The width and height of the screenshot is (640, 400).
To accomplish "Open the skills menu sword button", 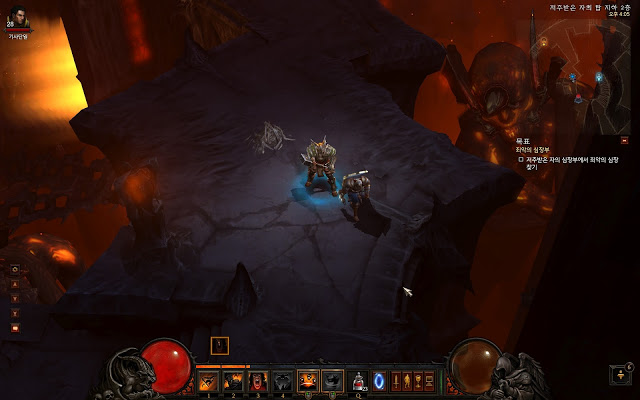I will tap(395, 381).
